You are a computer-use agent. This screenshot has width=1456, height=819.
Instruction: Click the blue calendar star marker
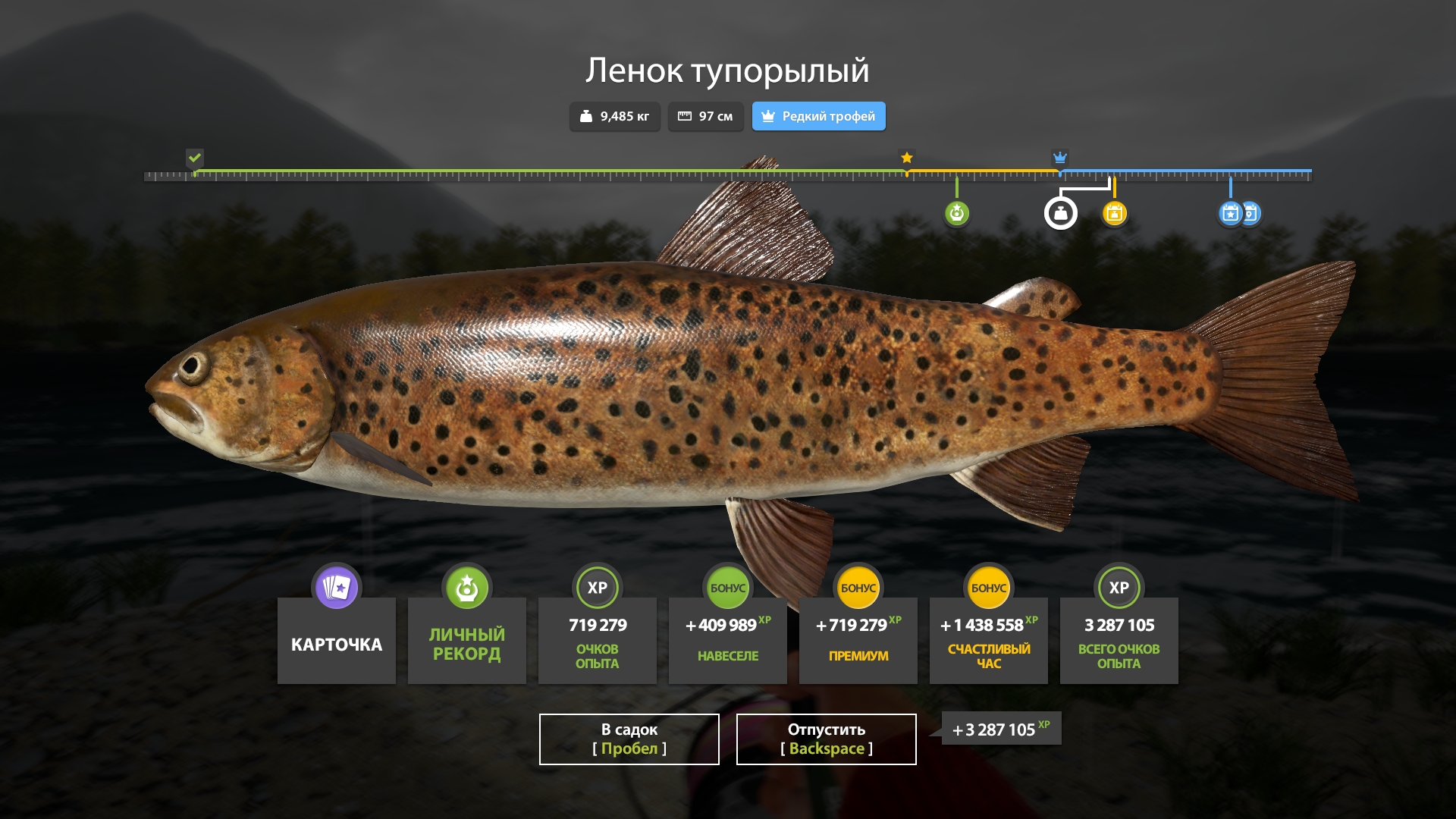point(1230,213)
